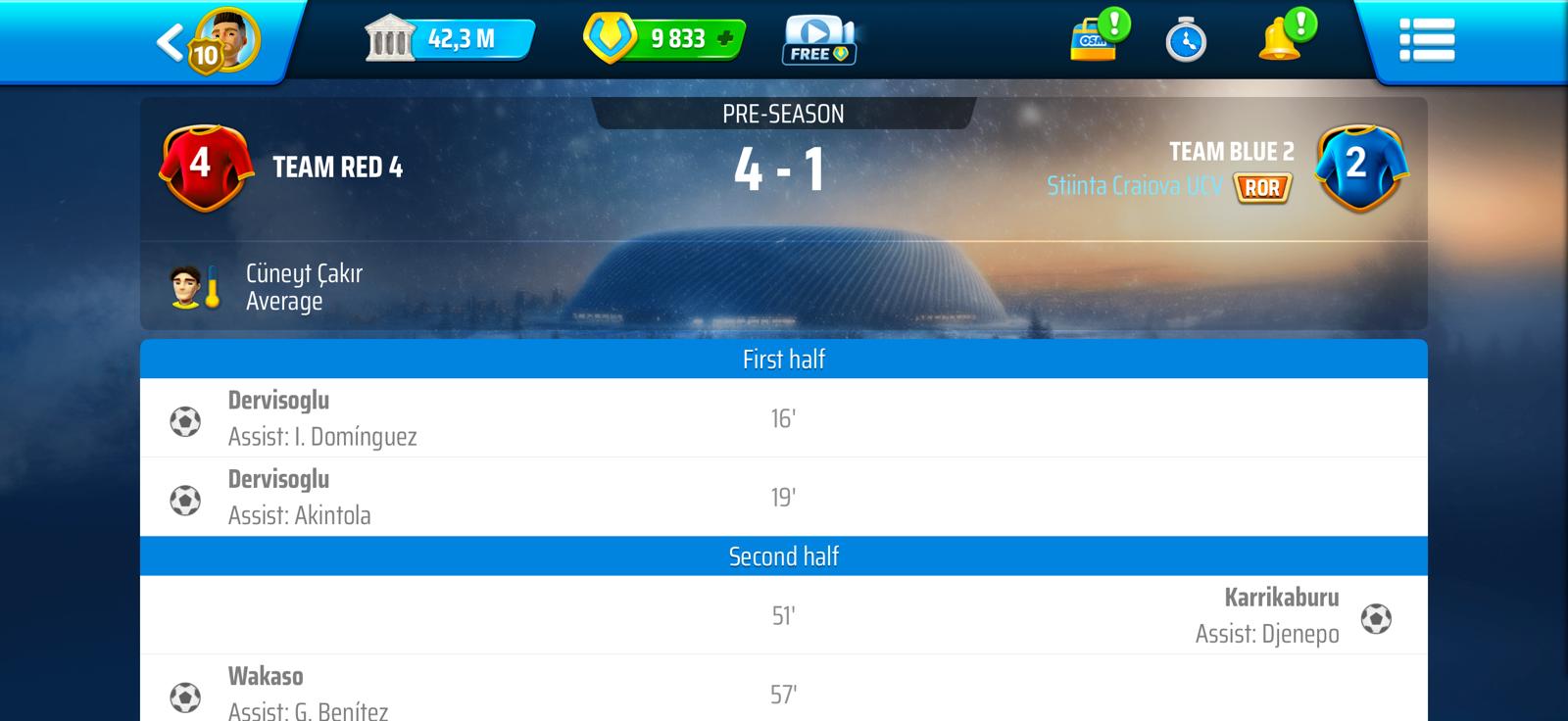Select Dervisoglu's 16' goal row
The image size is (1568, 721).
[x=783, y=418]
